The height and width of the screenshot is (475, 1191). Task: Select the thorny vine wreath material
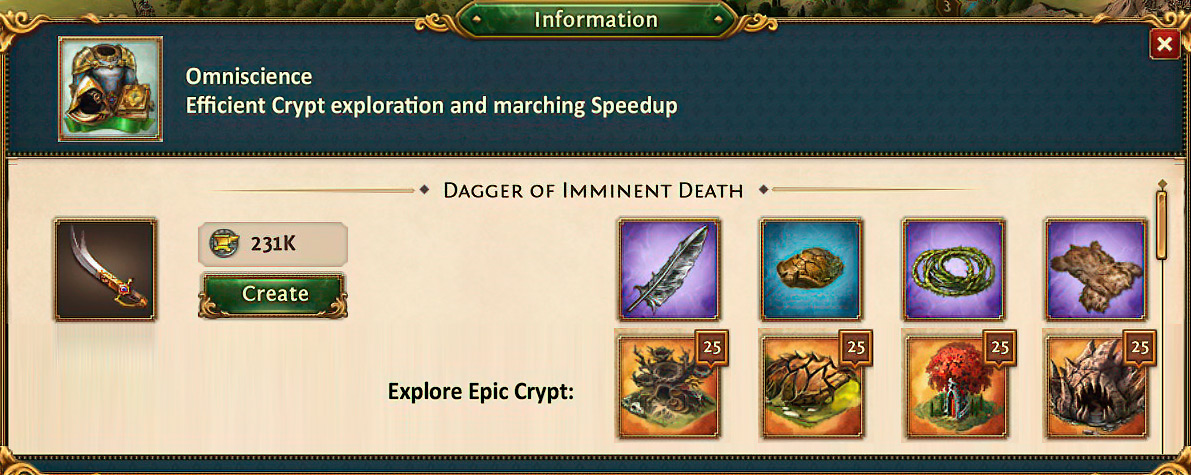click(953, 268)
